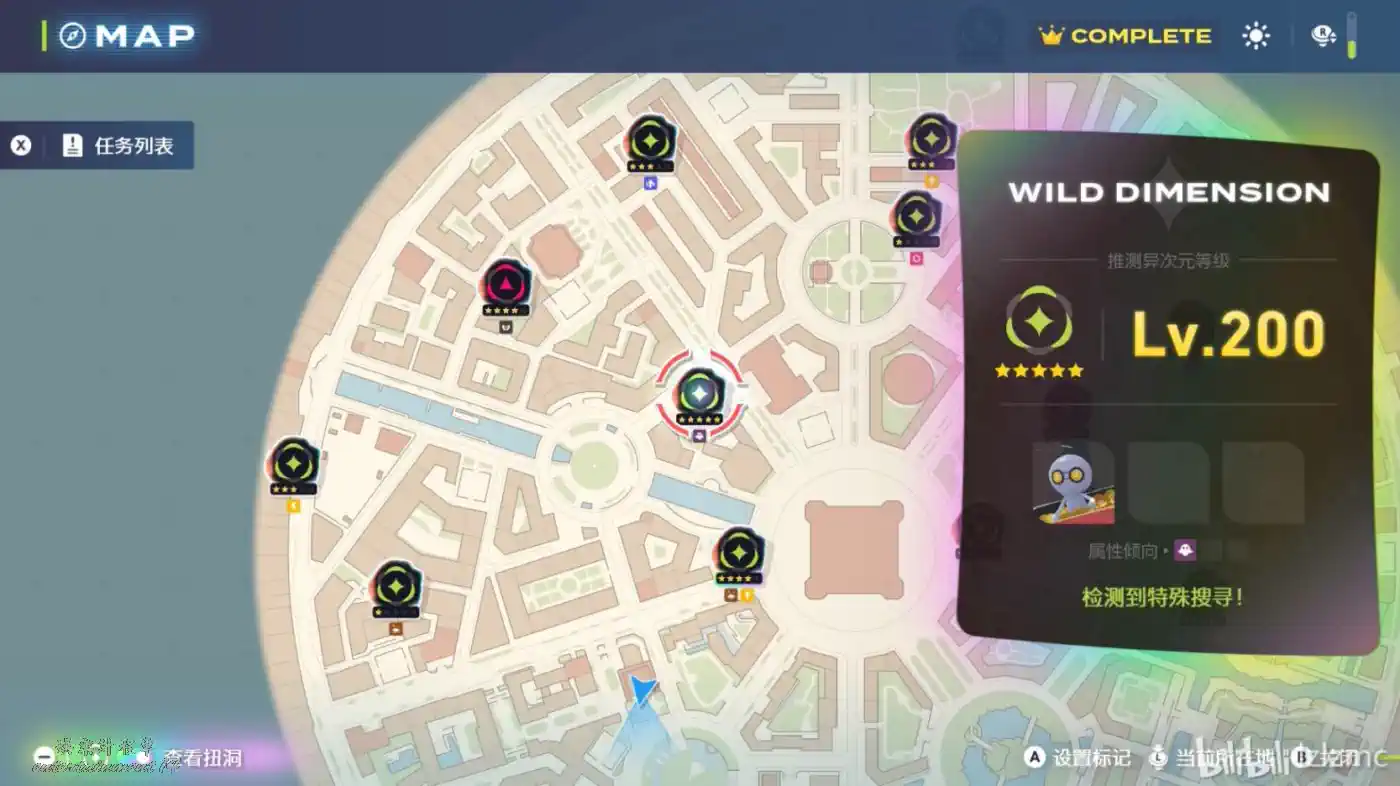Select the three-star marker with blue type badge
Viewport: 1400px width, 786px height.
pos(650,141)
